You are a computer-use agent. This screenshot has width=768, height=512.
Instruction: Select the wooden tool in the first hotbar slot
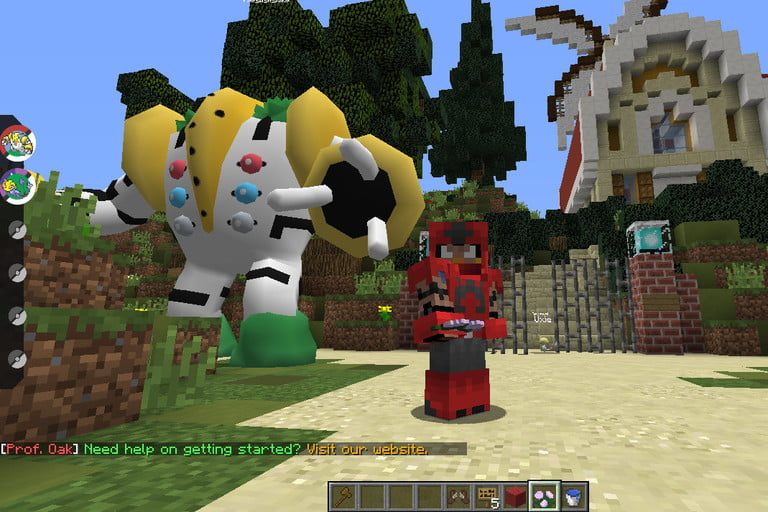coord(343,495)
